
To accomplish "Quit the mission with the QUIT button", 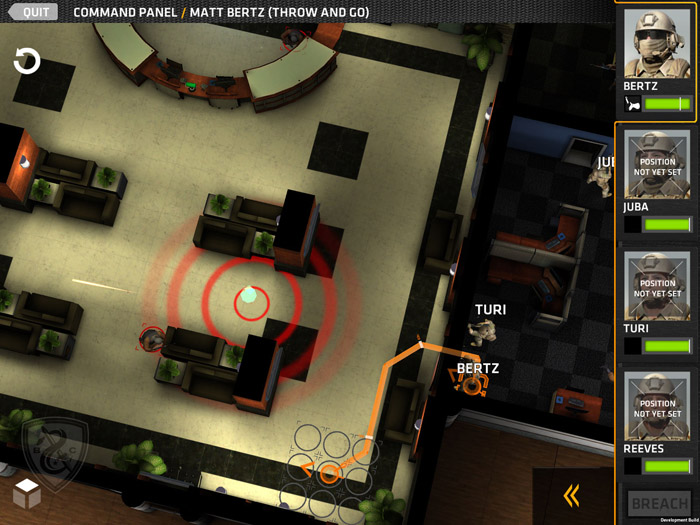I will pyautogui.click(x=36, y=12).
